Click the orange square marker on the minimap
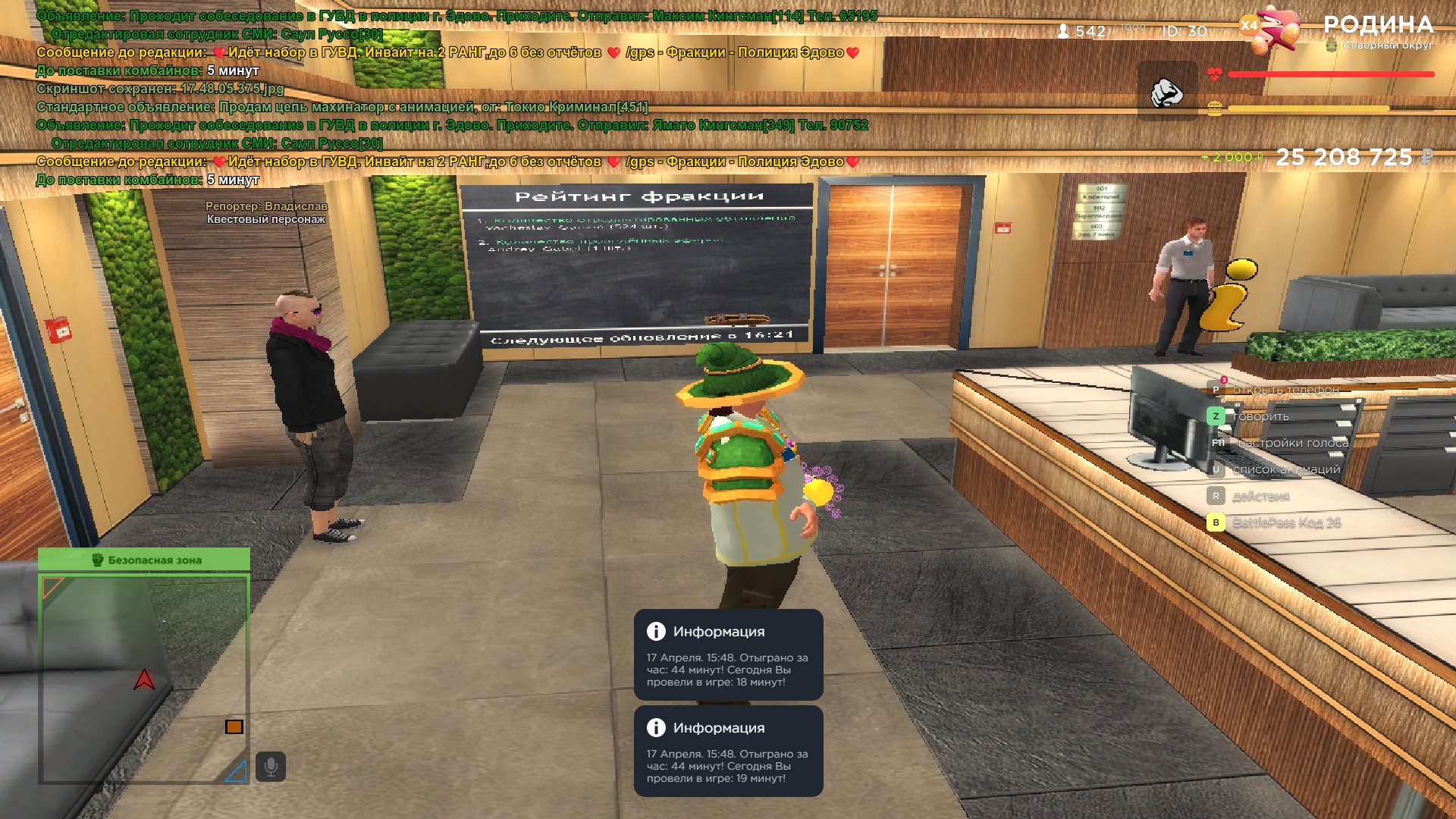This screenshot has width=1456, height=819. pos(234,726)
